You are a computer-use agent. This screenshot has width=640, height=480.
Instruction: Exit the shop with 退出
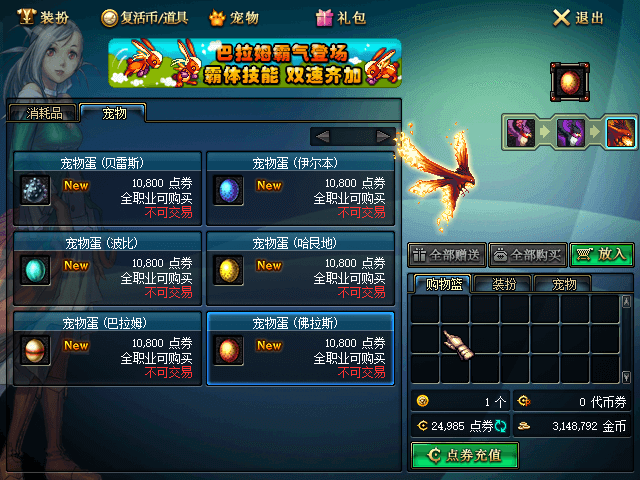click(579, 17)
